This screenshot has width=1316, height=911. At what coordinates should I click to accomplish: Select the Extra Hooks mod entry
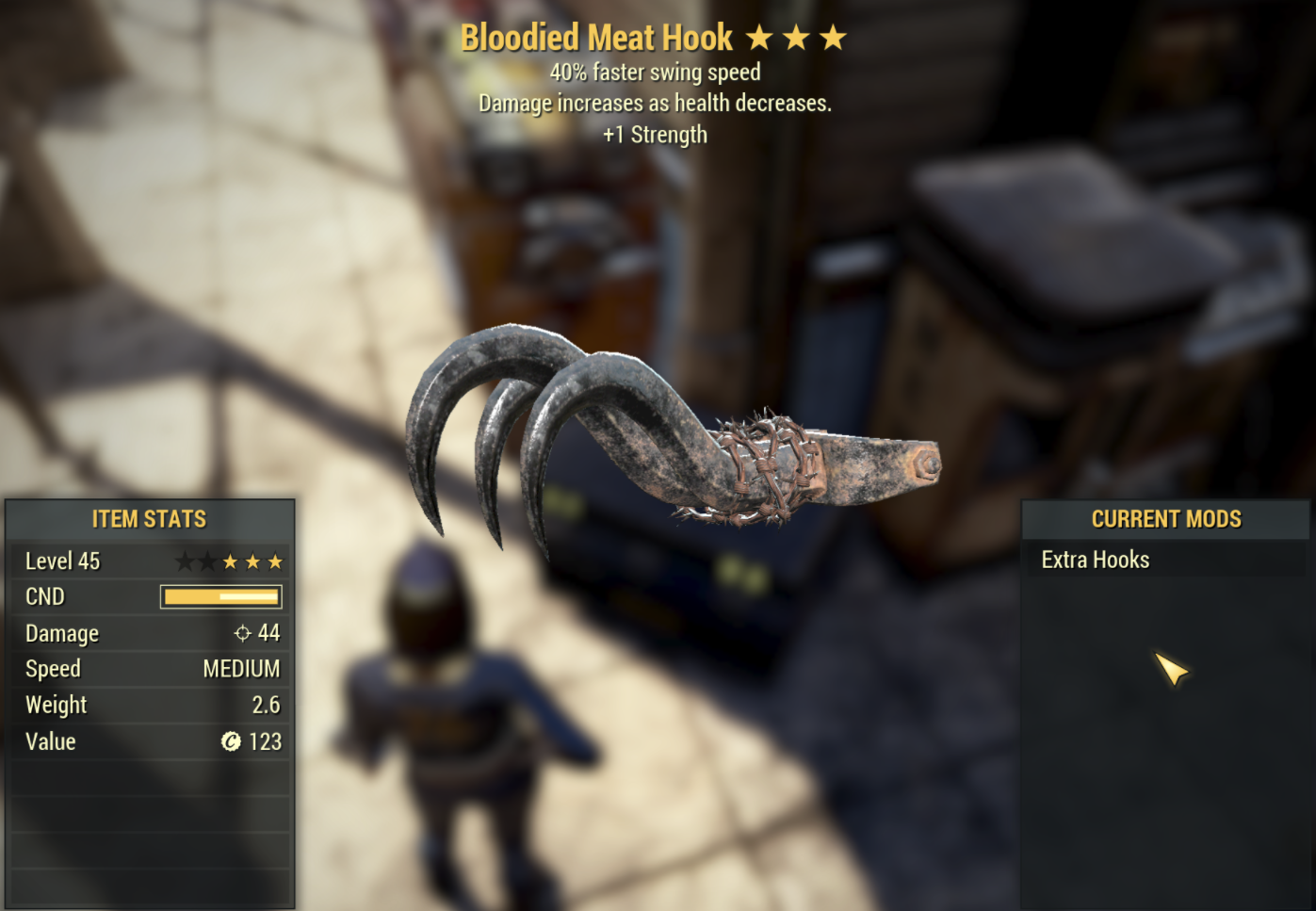tap(1095, 559)
